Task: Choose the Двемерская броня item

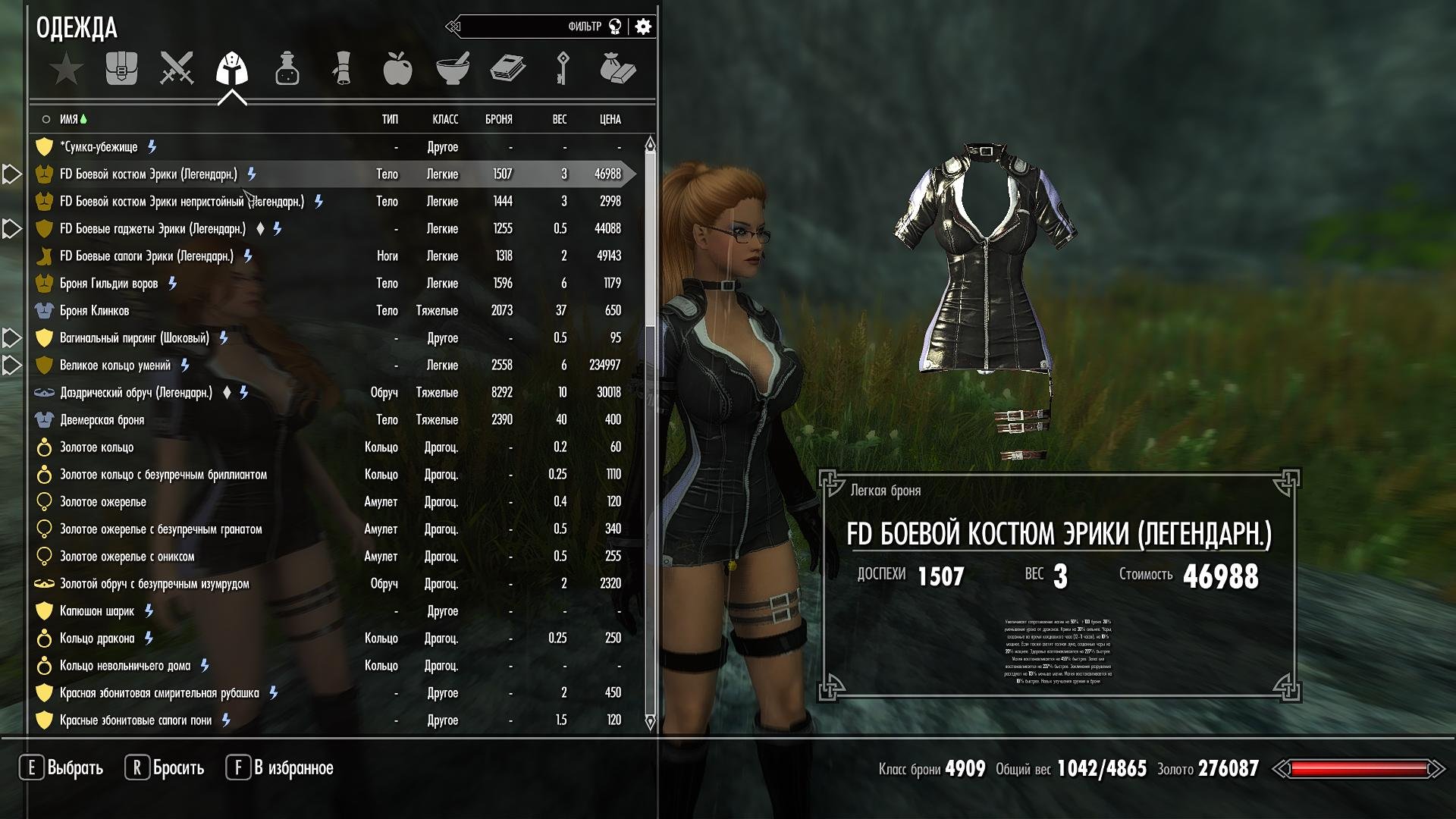Action: [x=102, y=420]
